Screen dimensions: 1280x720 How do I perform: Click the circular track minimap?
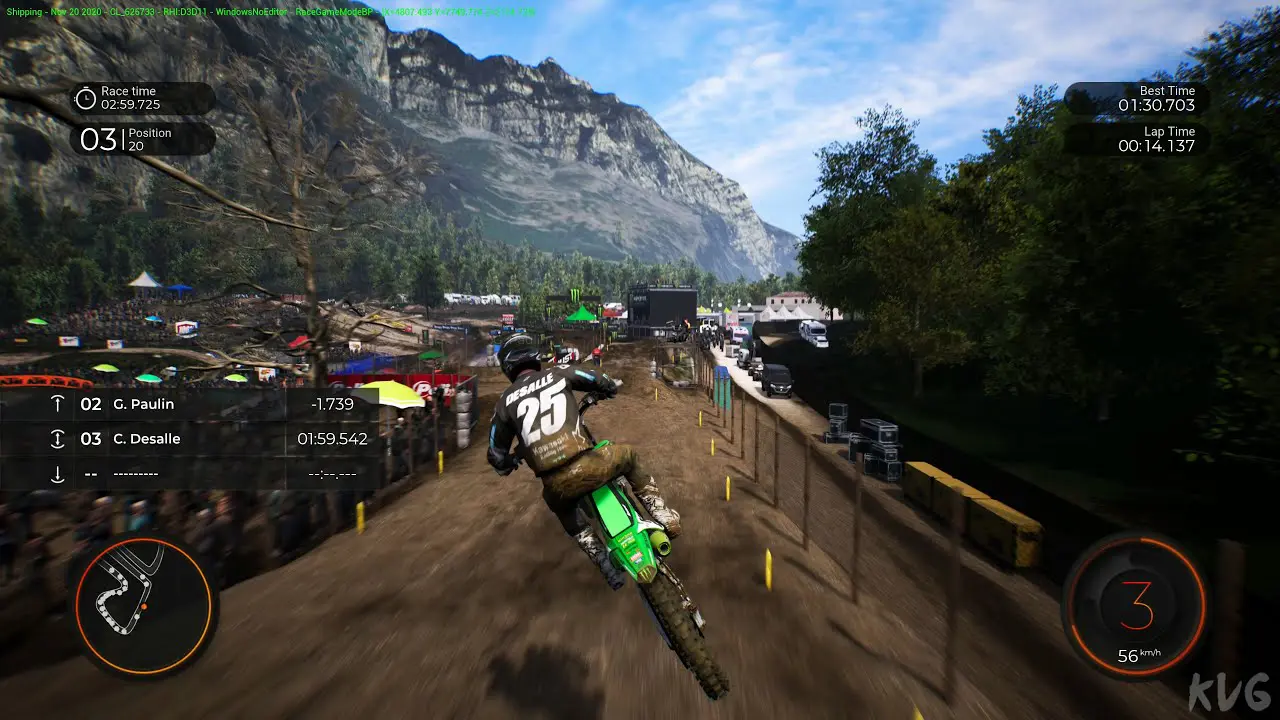pyautogui.click(x=143, y=604)
